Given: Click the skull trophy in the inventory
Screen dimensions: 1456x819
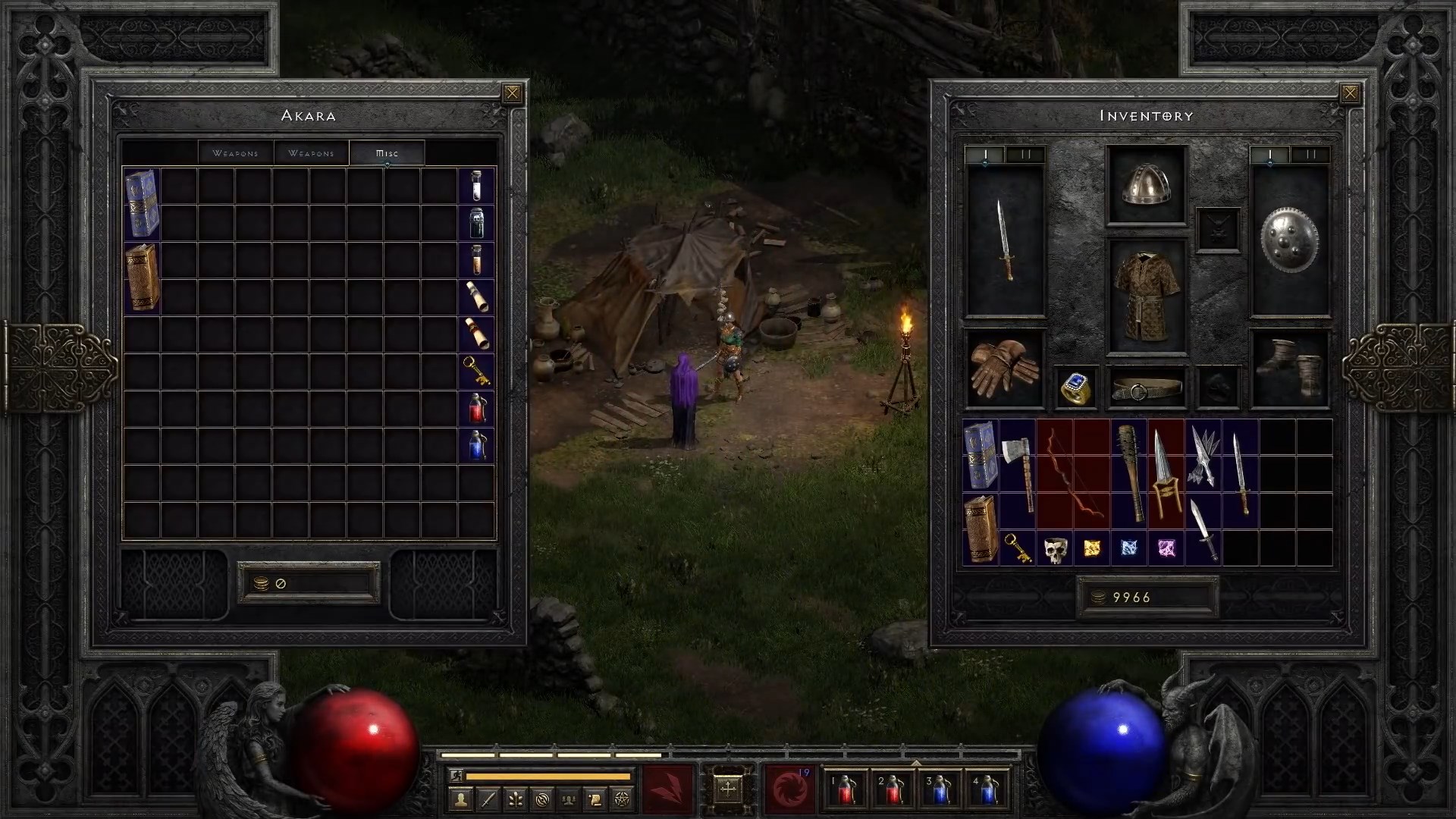Looking at the screenshot, I should [1054, 548].
